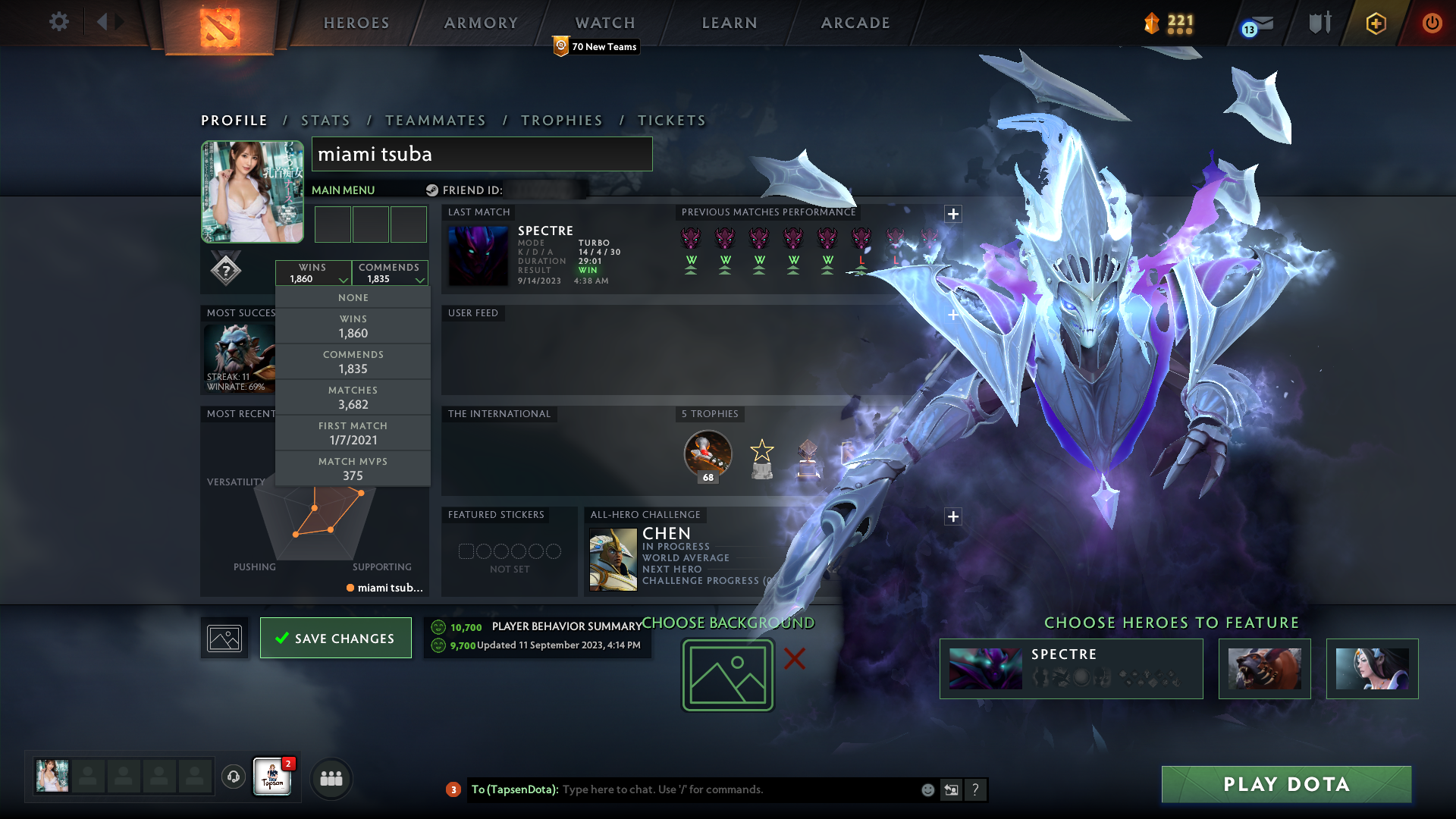Click the SAVE CHANGES button

[335, 638]
